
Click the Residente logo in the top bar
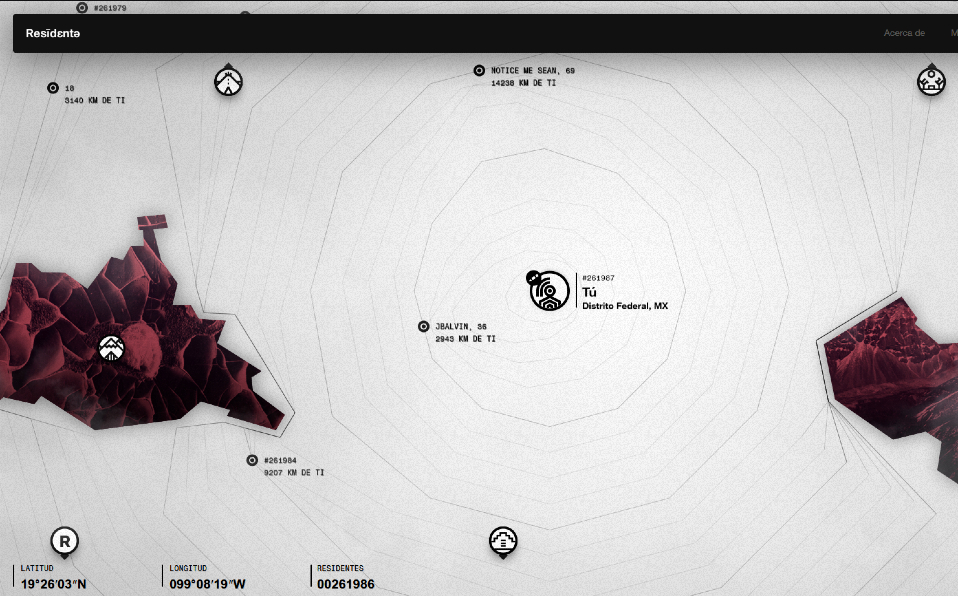pos(54,33)
